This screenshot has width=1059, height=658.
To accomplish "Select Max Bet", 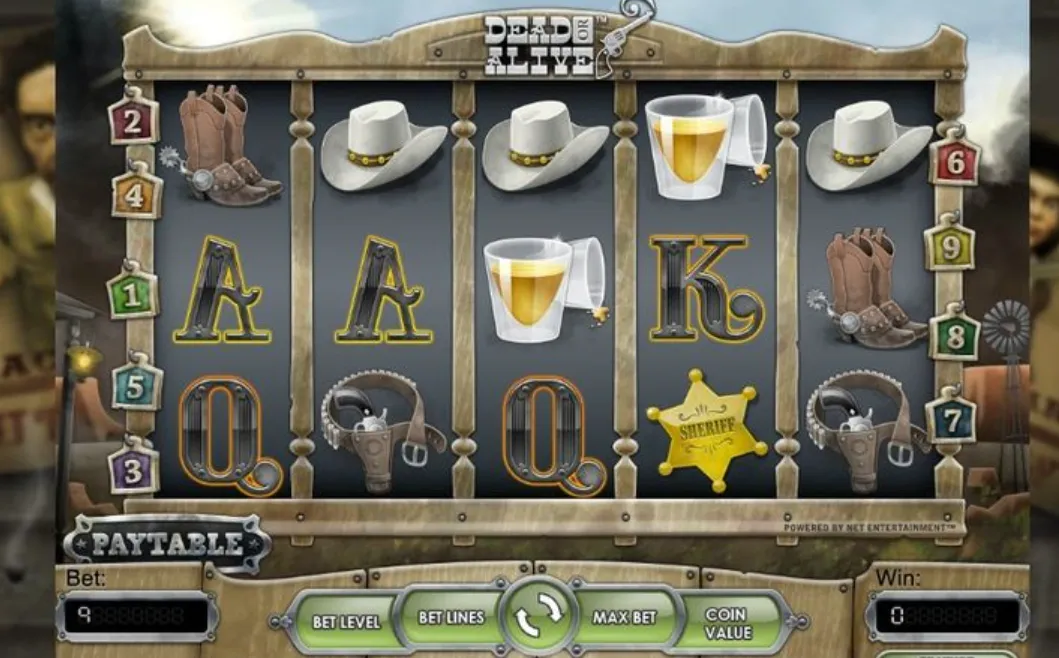I will (625, 617).
